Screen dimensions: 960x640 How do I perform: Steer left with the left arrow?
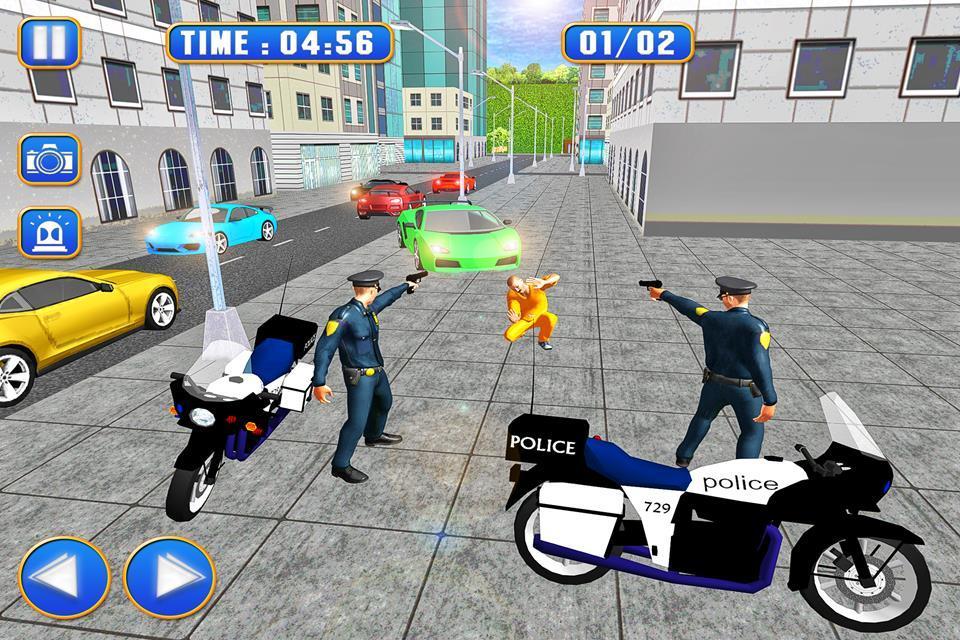point(64,577)
